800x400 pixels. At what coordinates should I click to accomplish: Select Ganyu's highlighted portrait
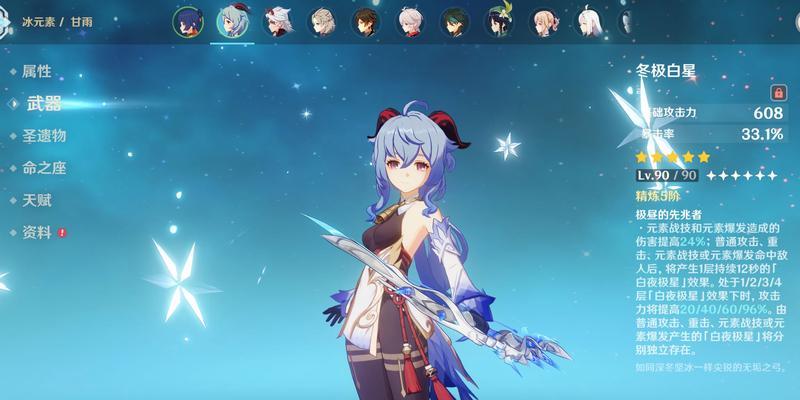(x=232, y=20)
